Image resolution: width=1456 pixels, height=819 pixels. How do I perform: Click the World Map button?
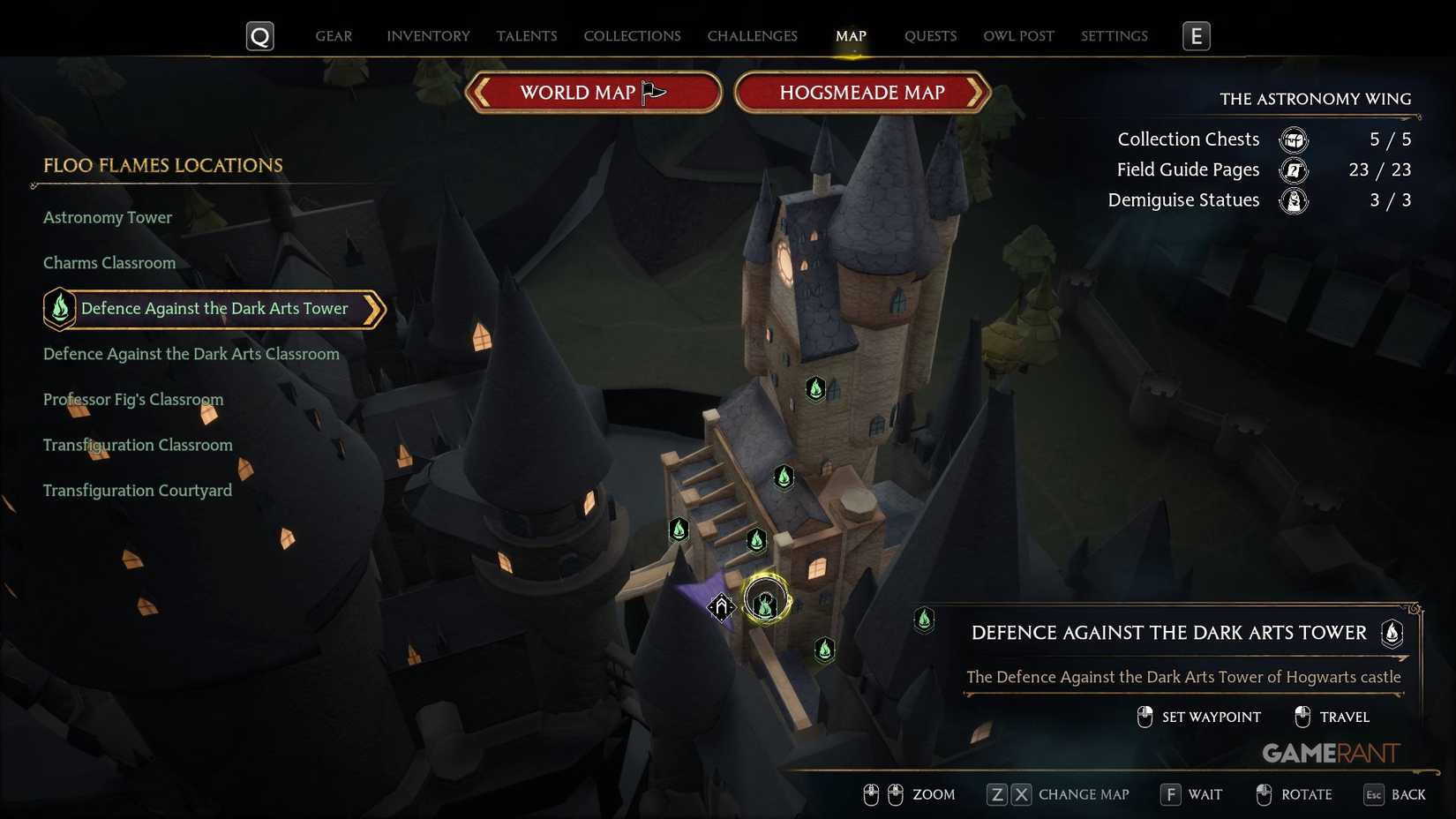(593, 92)
